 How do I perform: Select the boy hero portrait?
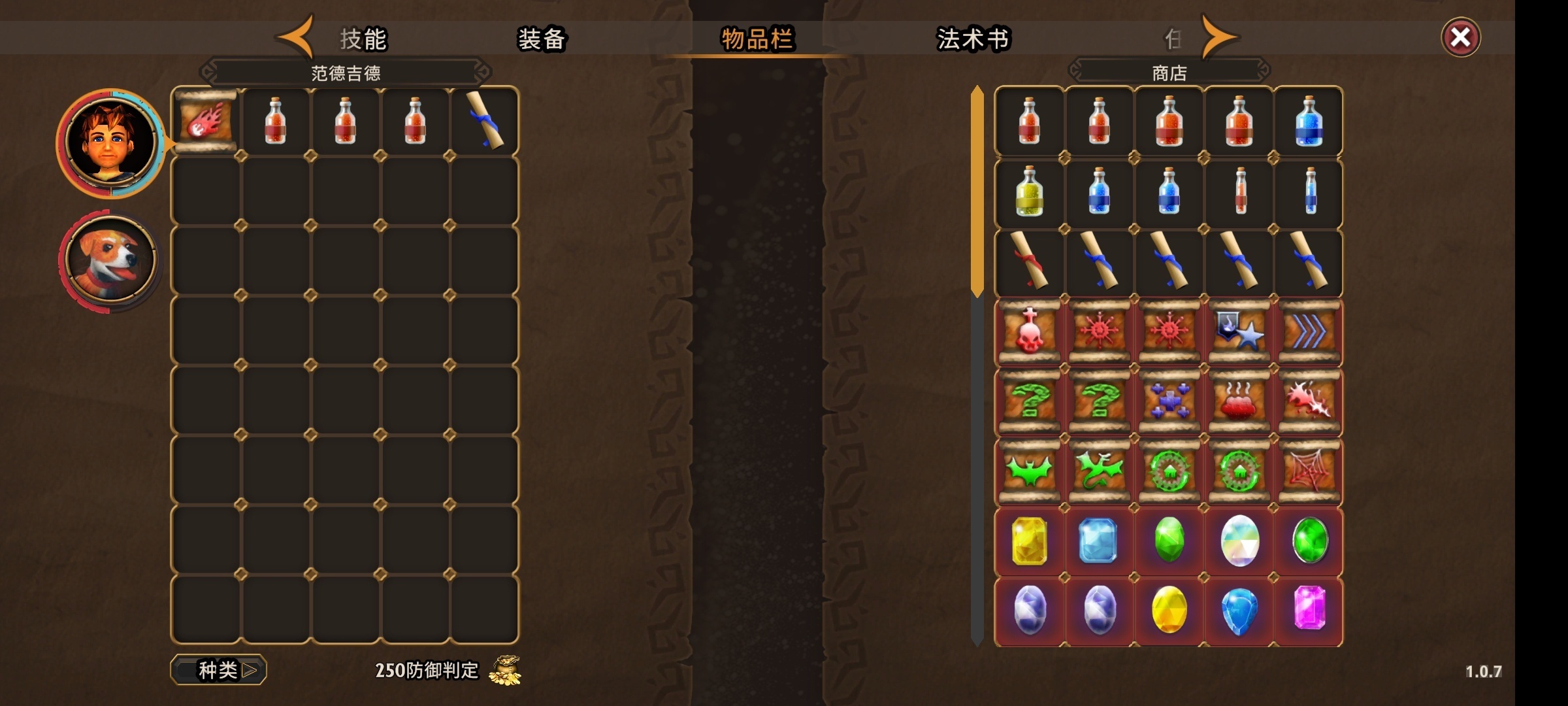tap(111, 143)
